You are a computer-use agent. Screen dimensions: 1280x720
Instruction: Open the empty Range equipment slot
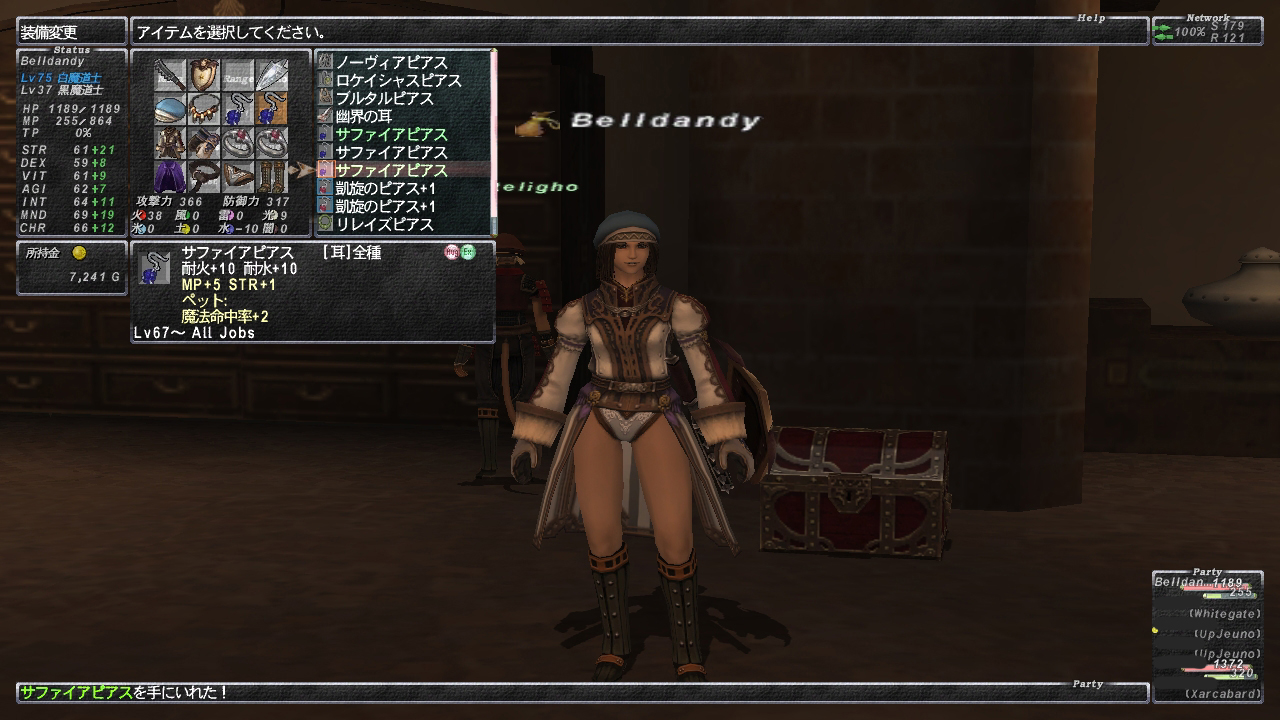point(238,75)
